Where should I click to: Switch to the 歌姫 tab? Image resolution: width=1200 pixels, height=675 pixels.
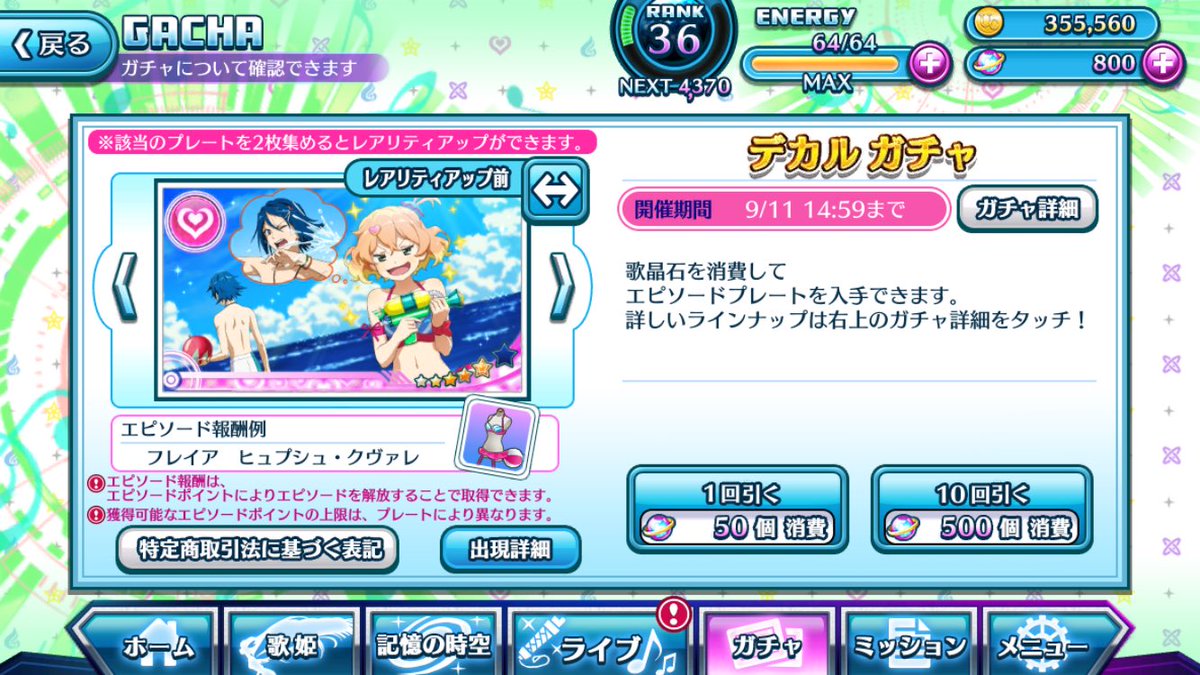click(x=290, y=645)
